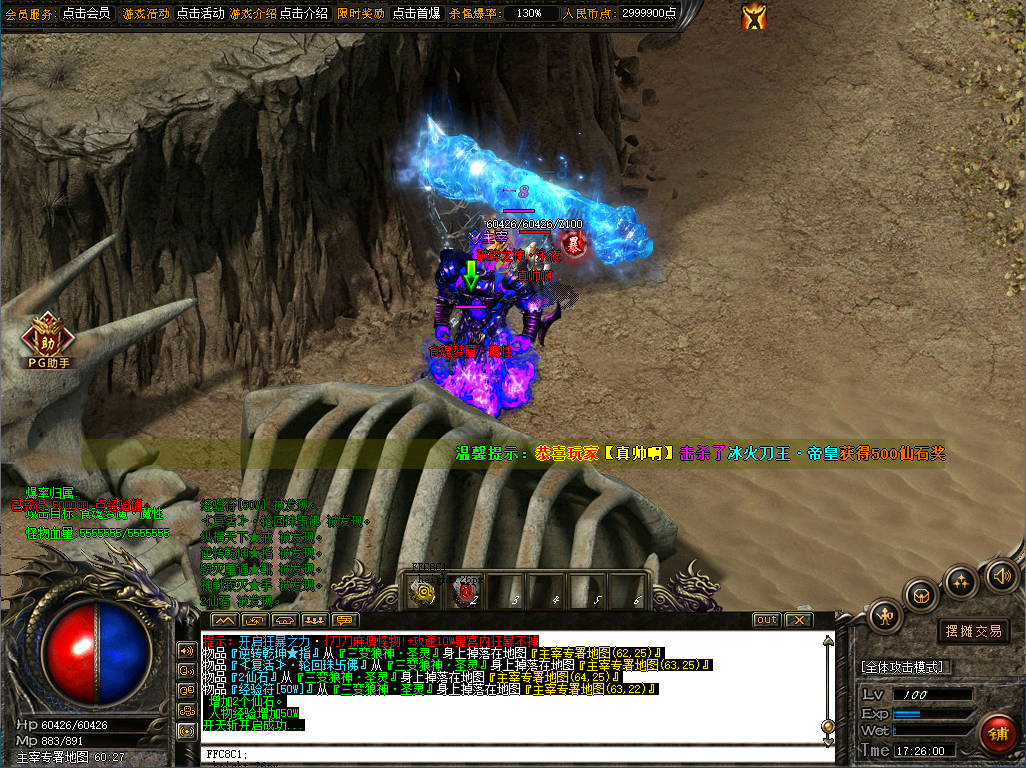Image resolution: width=1026 pixels, height=768 pixels.
Task: Open member services via 点击会员
Action: click(x=86, y=14)
